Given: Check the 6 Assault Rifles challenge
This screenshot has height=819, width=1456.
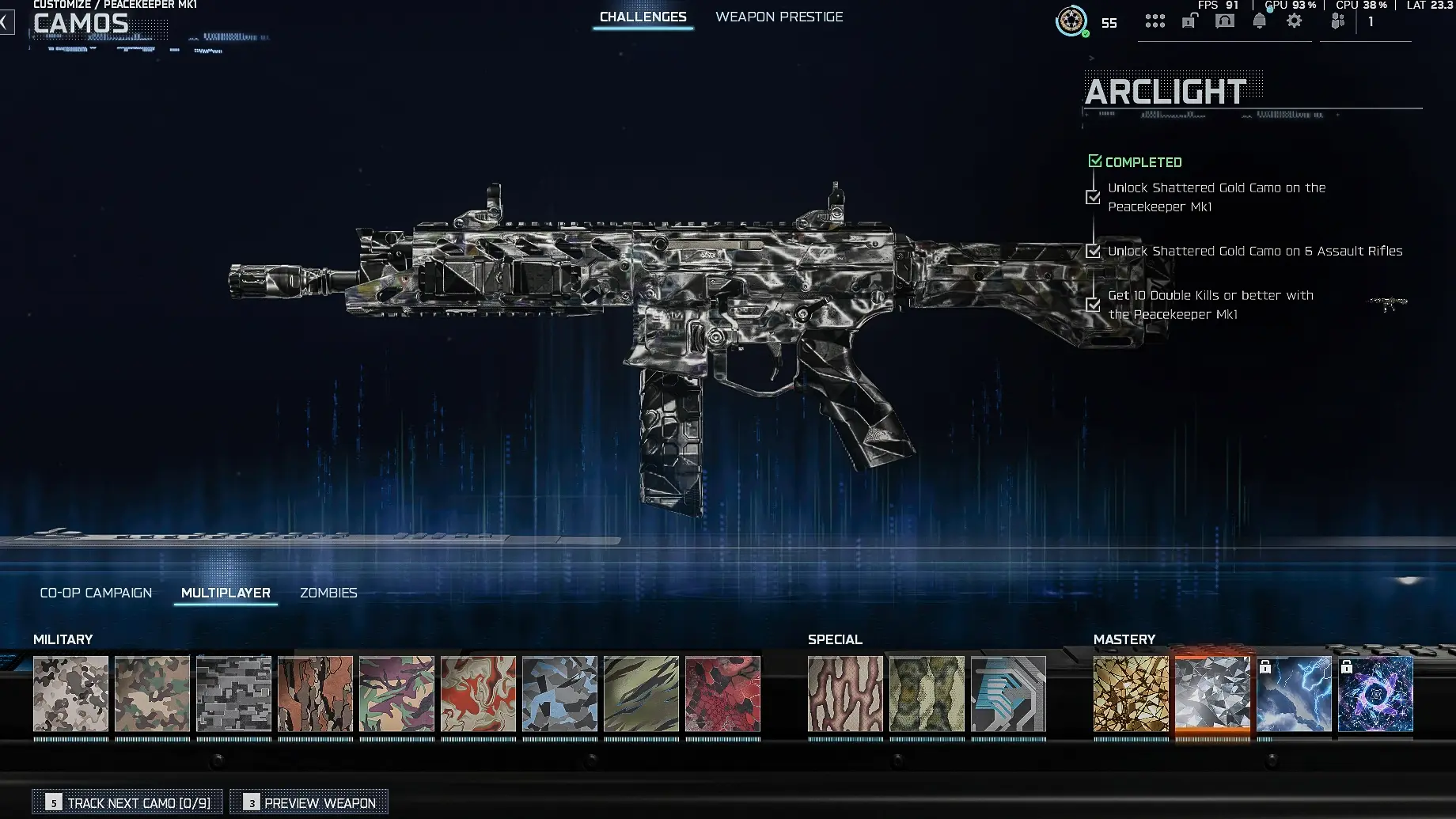Looking at the screenshot, I should [1094, 251].
